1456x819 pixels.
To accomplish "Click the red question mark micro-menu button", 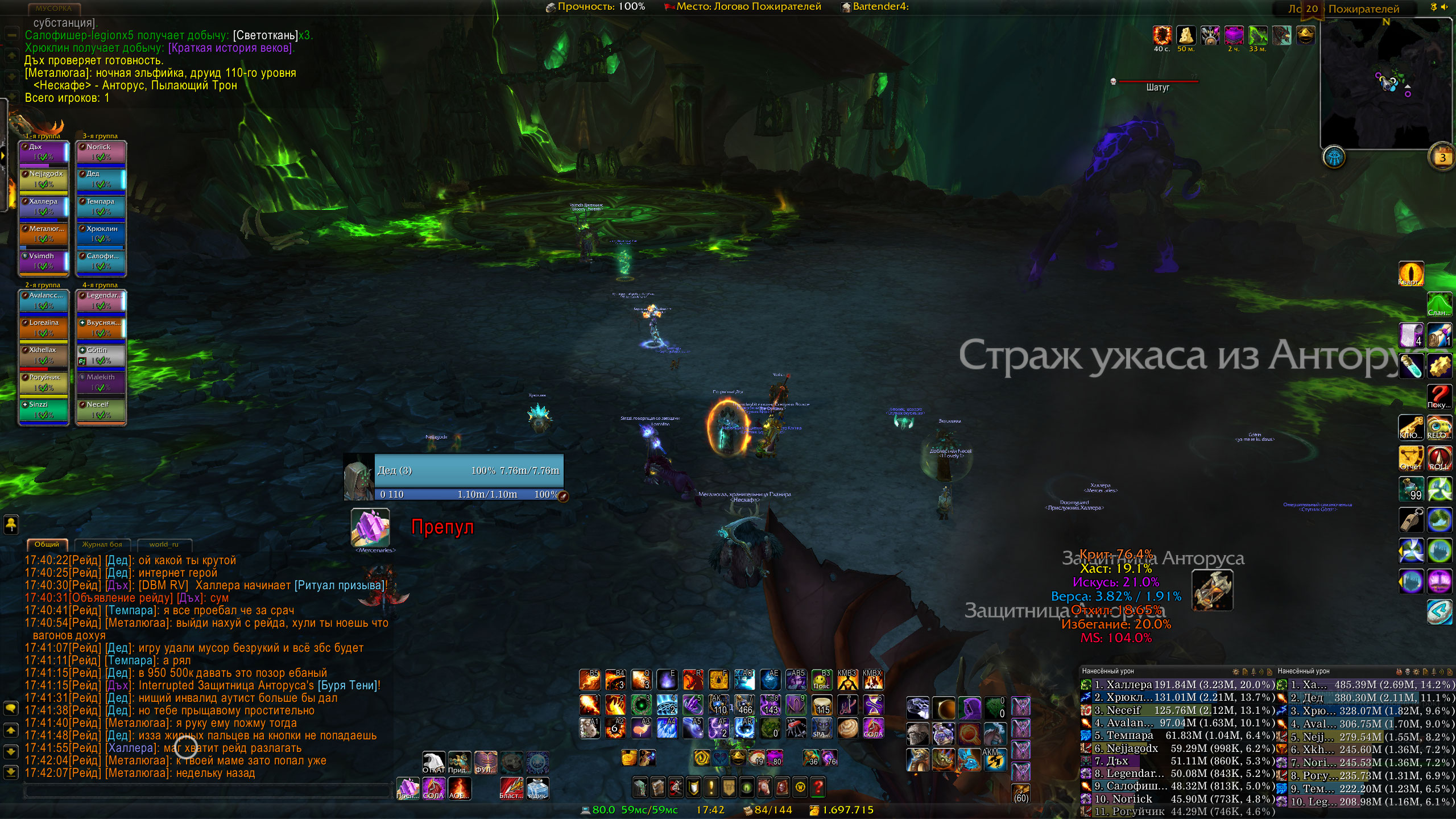I will 818,787.
